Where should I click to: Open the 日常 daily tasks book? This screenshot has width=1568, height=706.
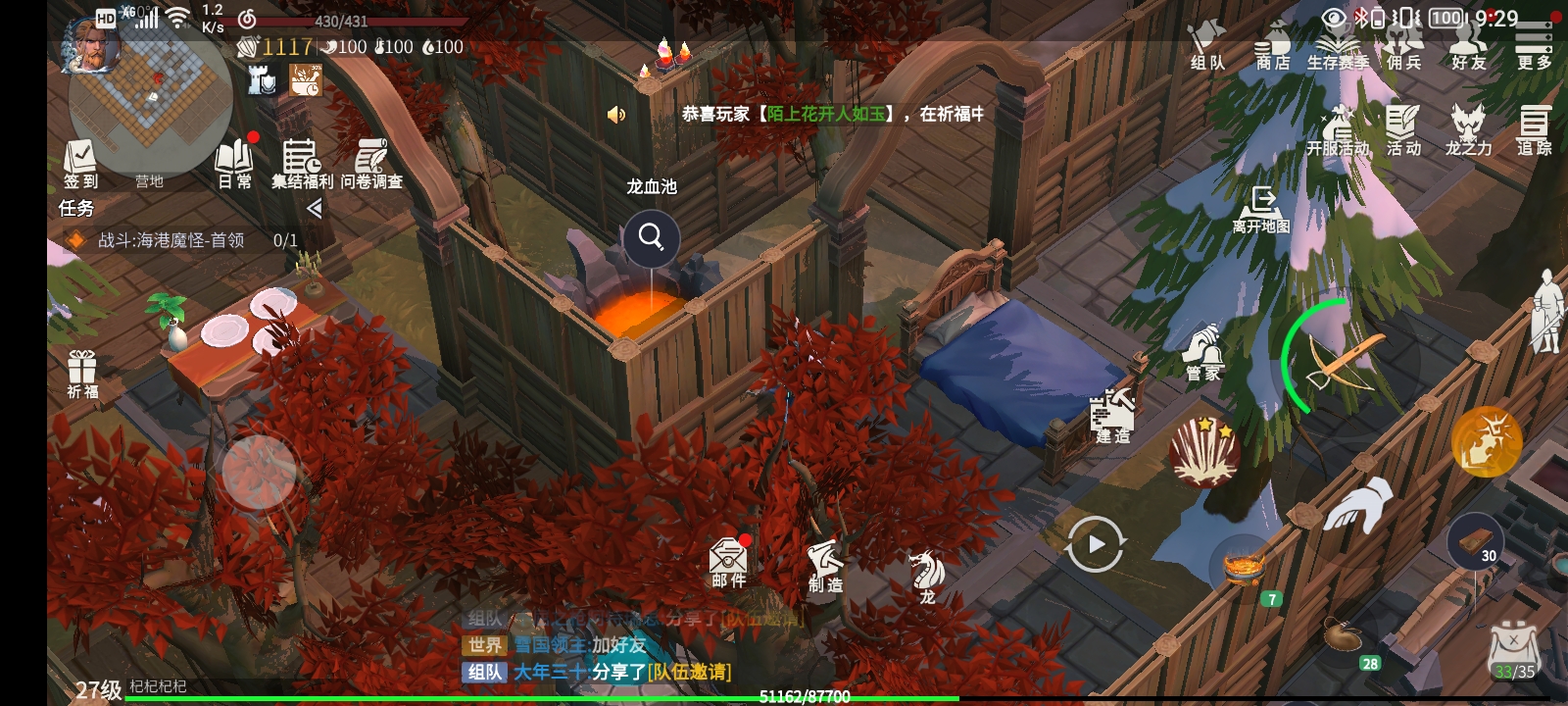[234, 163]
